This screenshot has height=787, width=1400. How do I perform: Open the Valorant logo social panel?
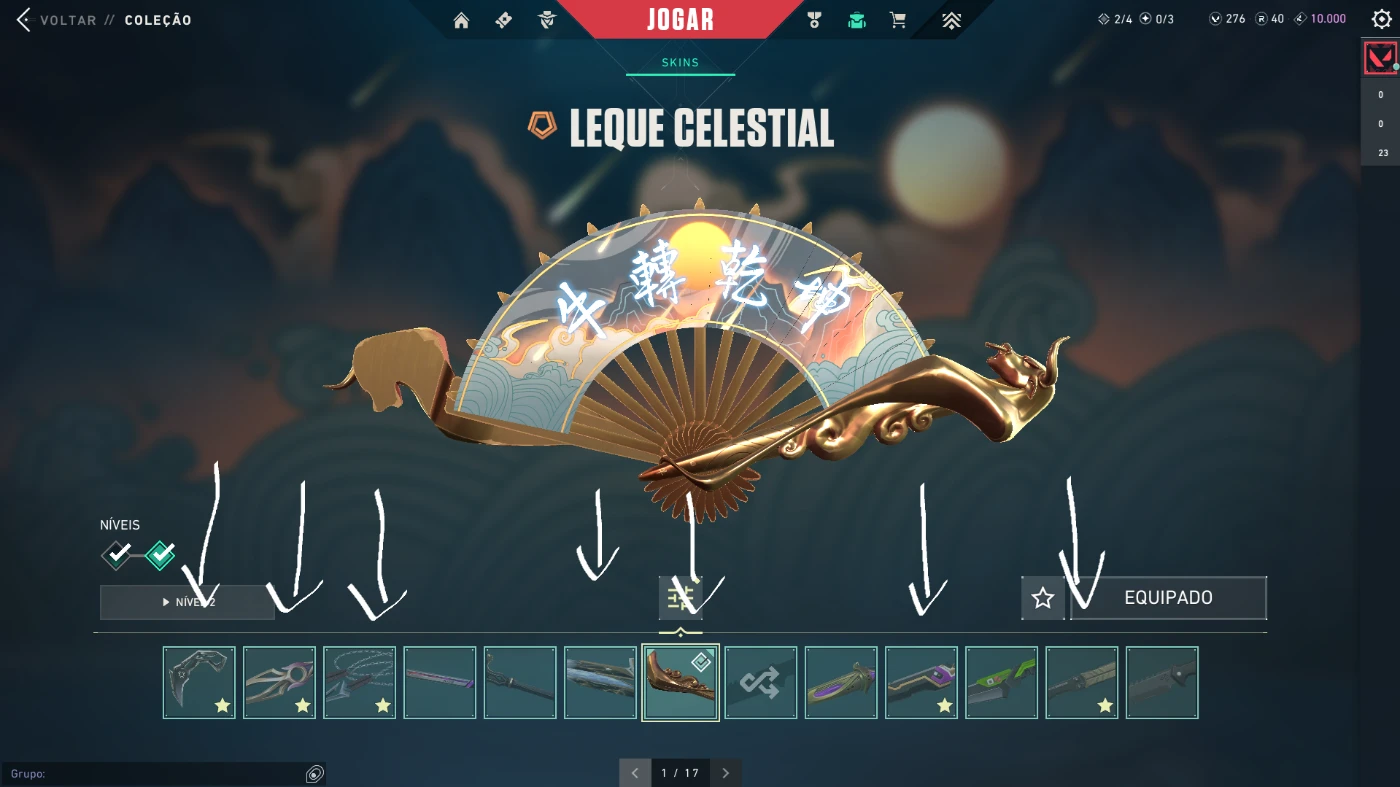click(x=1380, y=58)
